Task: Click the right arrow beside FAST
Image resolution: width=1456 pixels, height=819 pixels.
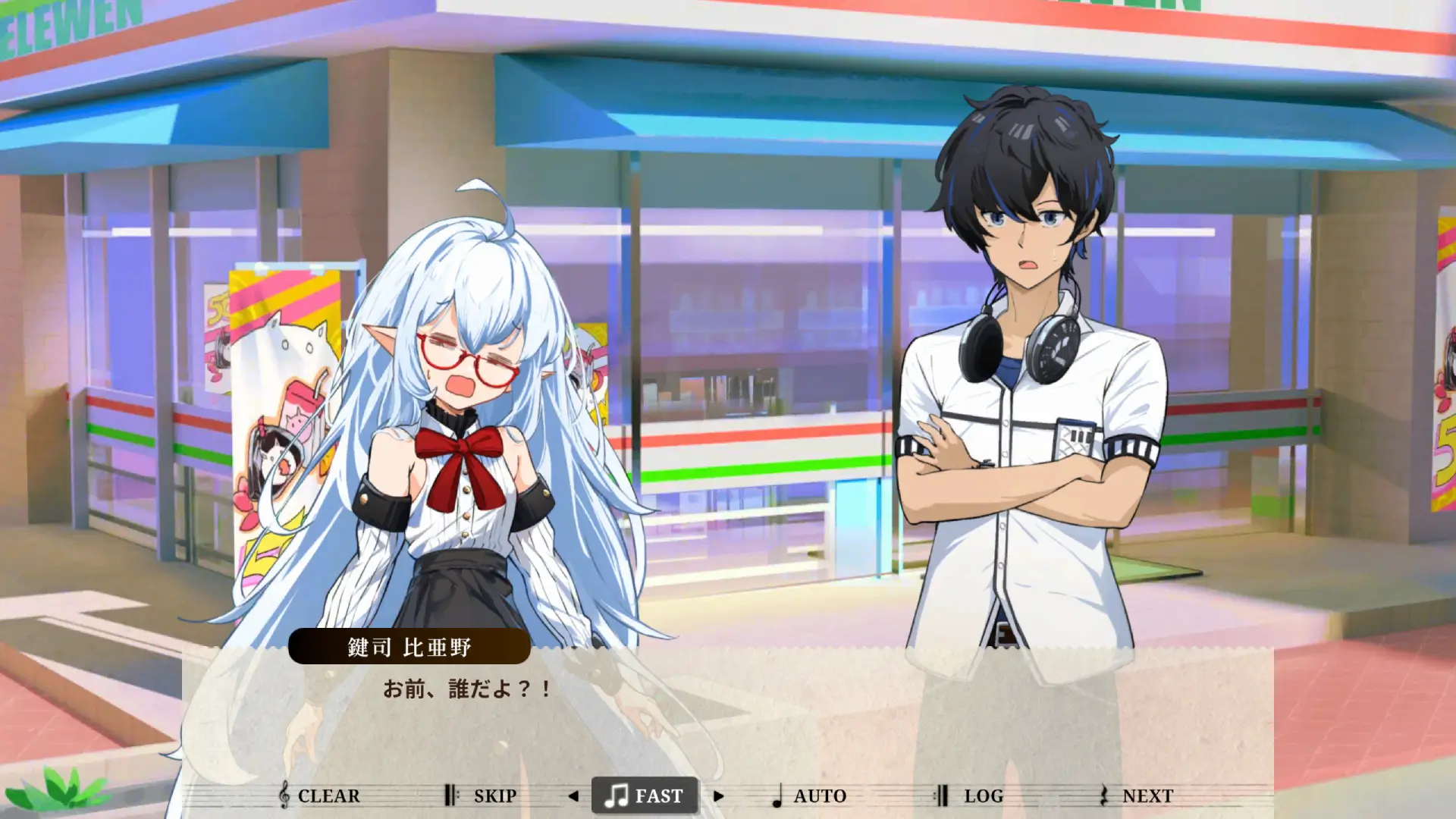Action: point(718,796)
